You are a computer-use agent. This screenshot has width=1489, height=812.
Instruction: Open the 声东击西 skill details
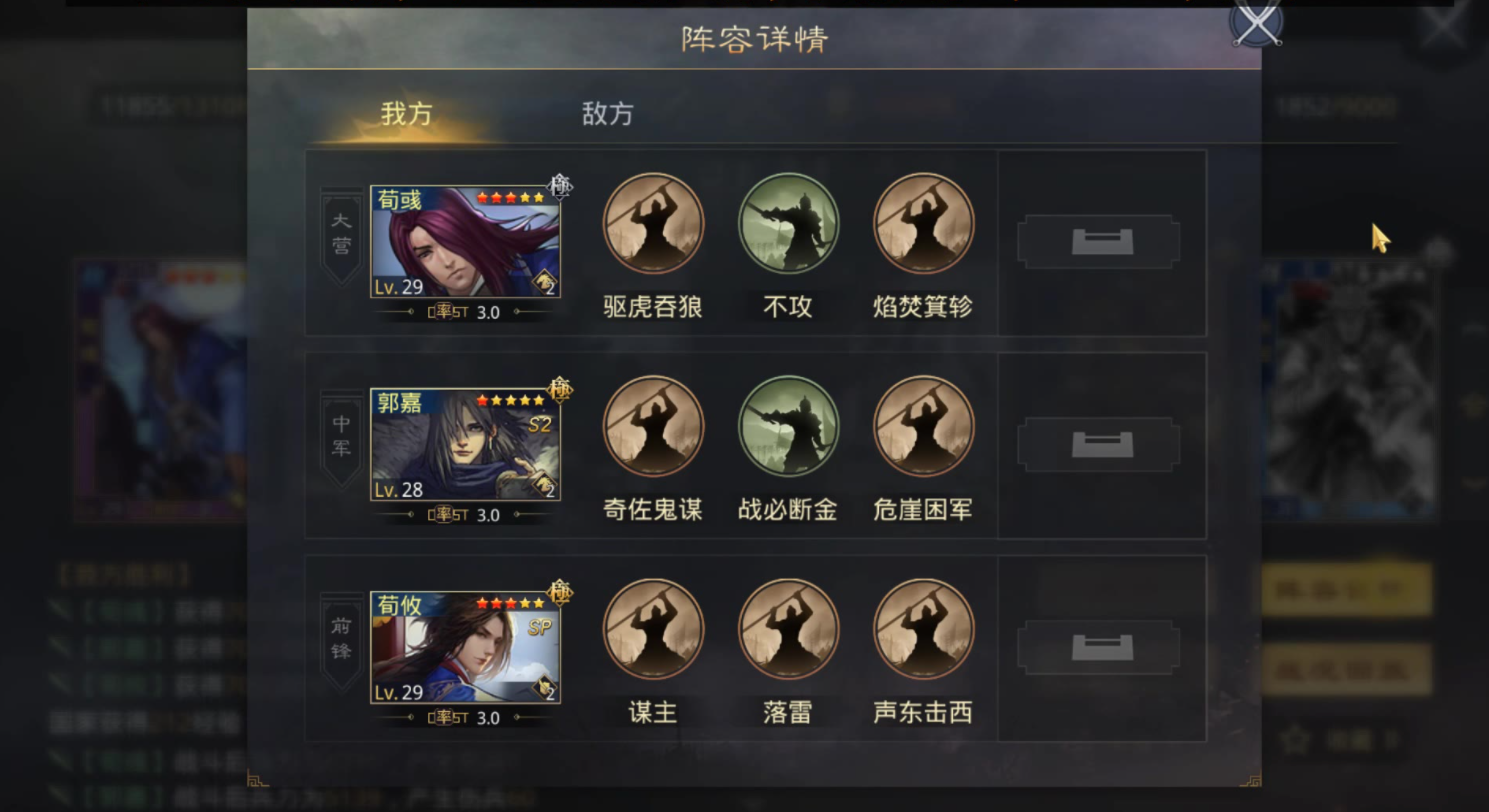[922, 627]
